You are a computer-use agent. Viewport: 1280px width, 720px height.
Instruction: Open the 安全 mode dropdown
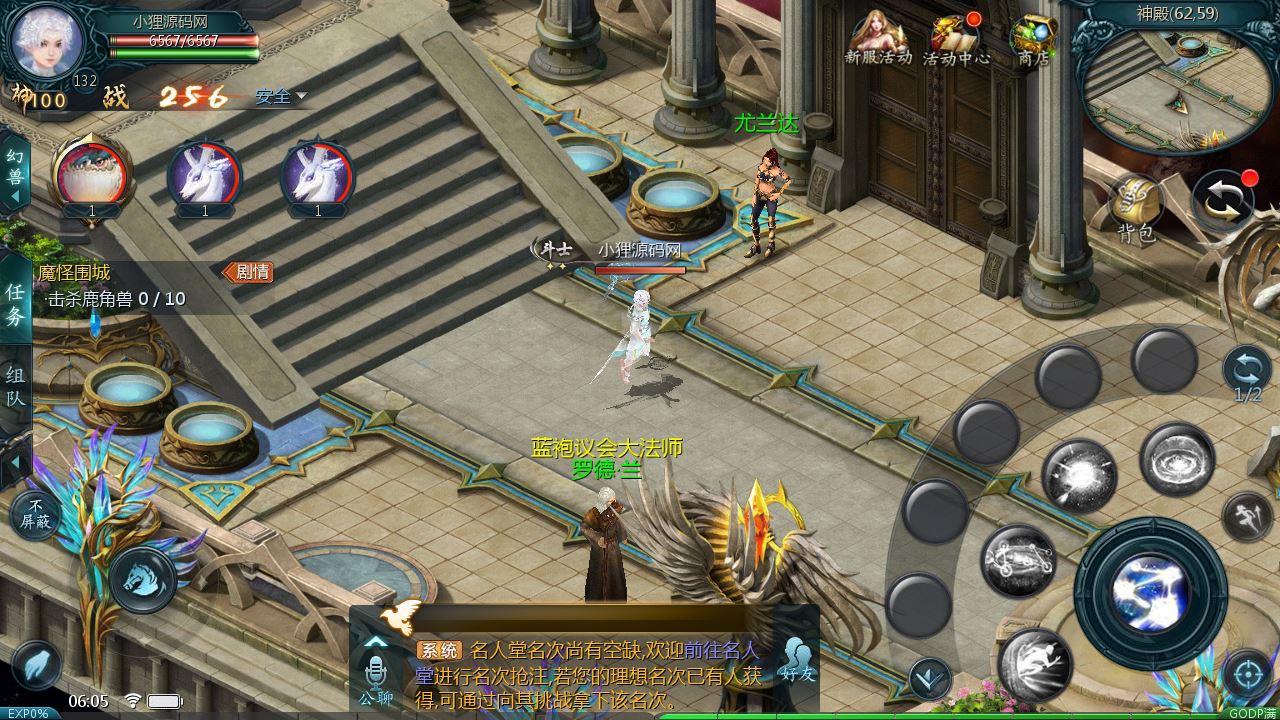(x=280, y=97)
